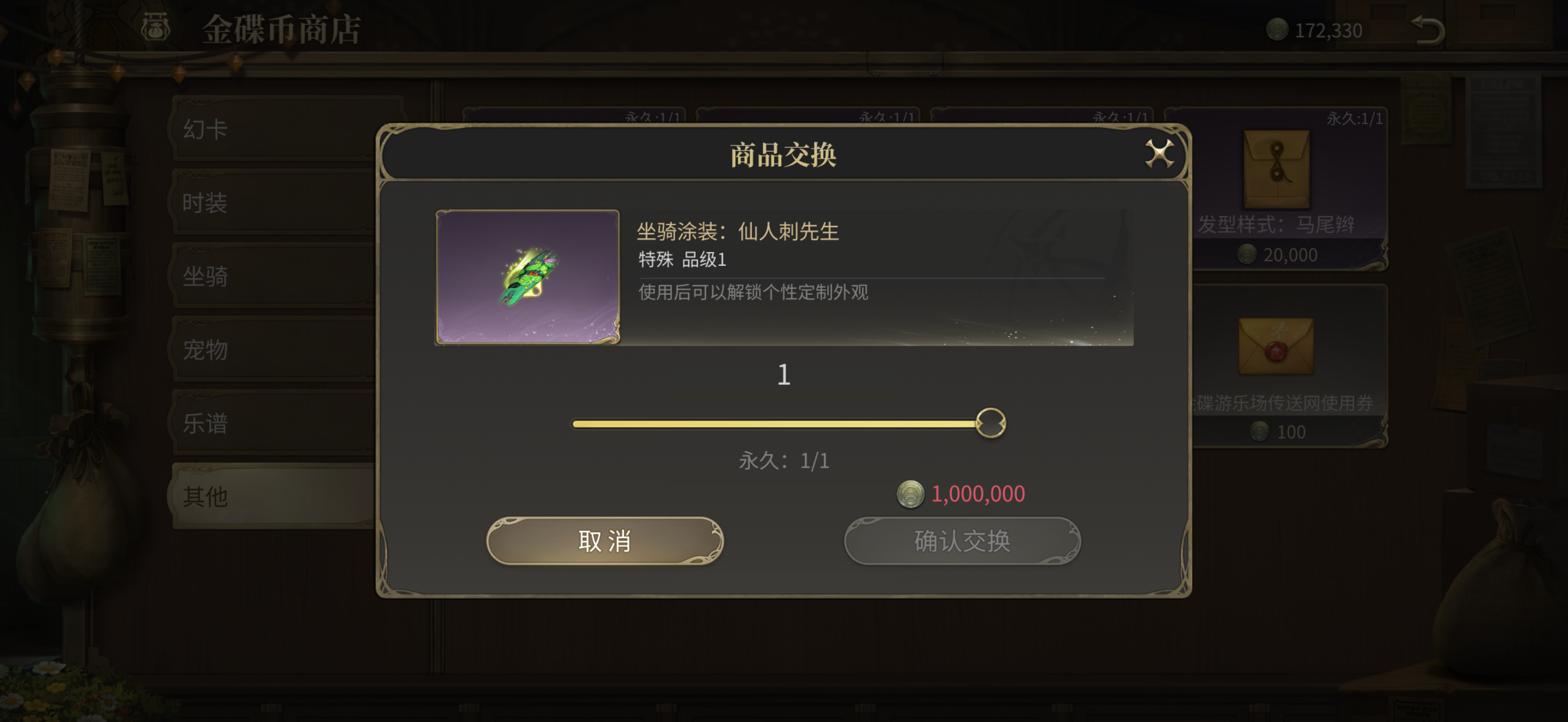The image size is (1568, 722).
Task: Click the shop icon beside 金碟币商店 title
Action: click(x=155, y=27)
